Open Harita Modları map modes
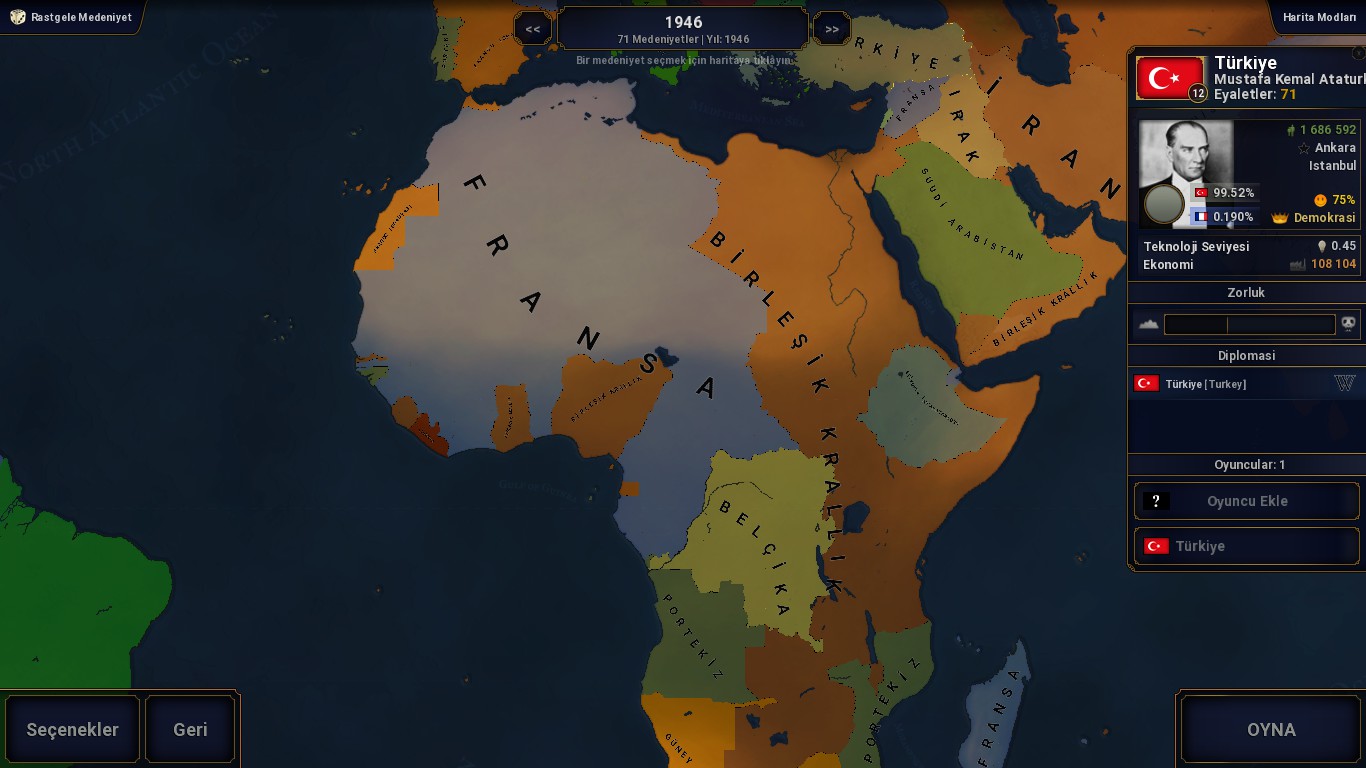Image resolution: width=1366 pixels, height=768 pixels. 1318,17
